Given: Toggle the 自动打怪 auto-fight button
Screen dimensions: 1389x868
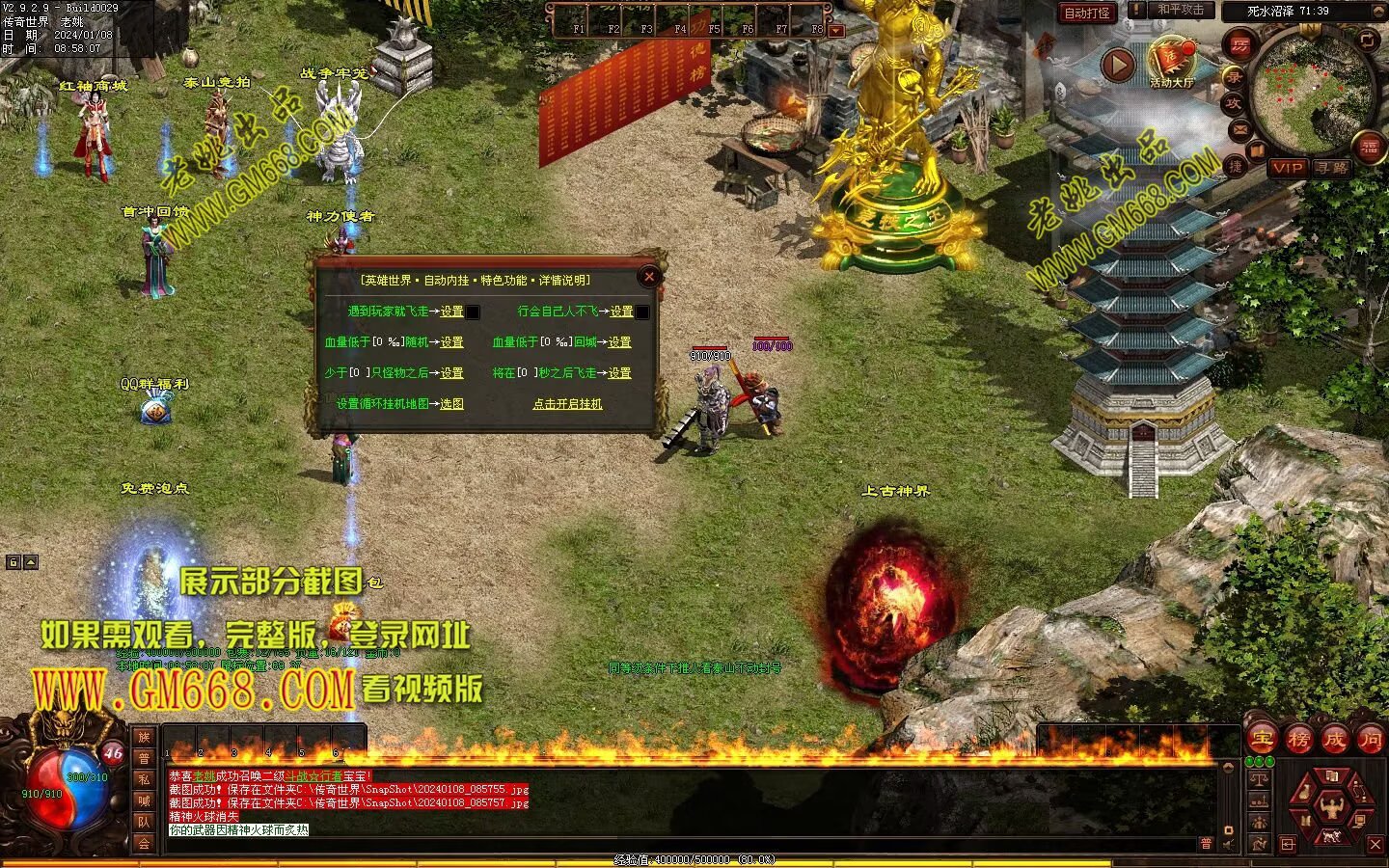Looking at the screenshot, I should point(1087,13).
